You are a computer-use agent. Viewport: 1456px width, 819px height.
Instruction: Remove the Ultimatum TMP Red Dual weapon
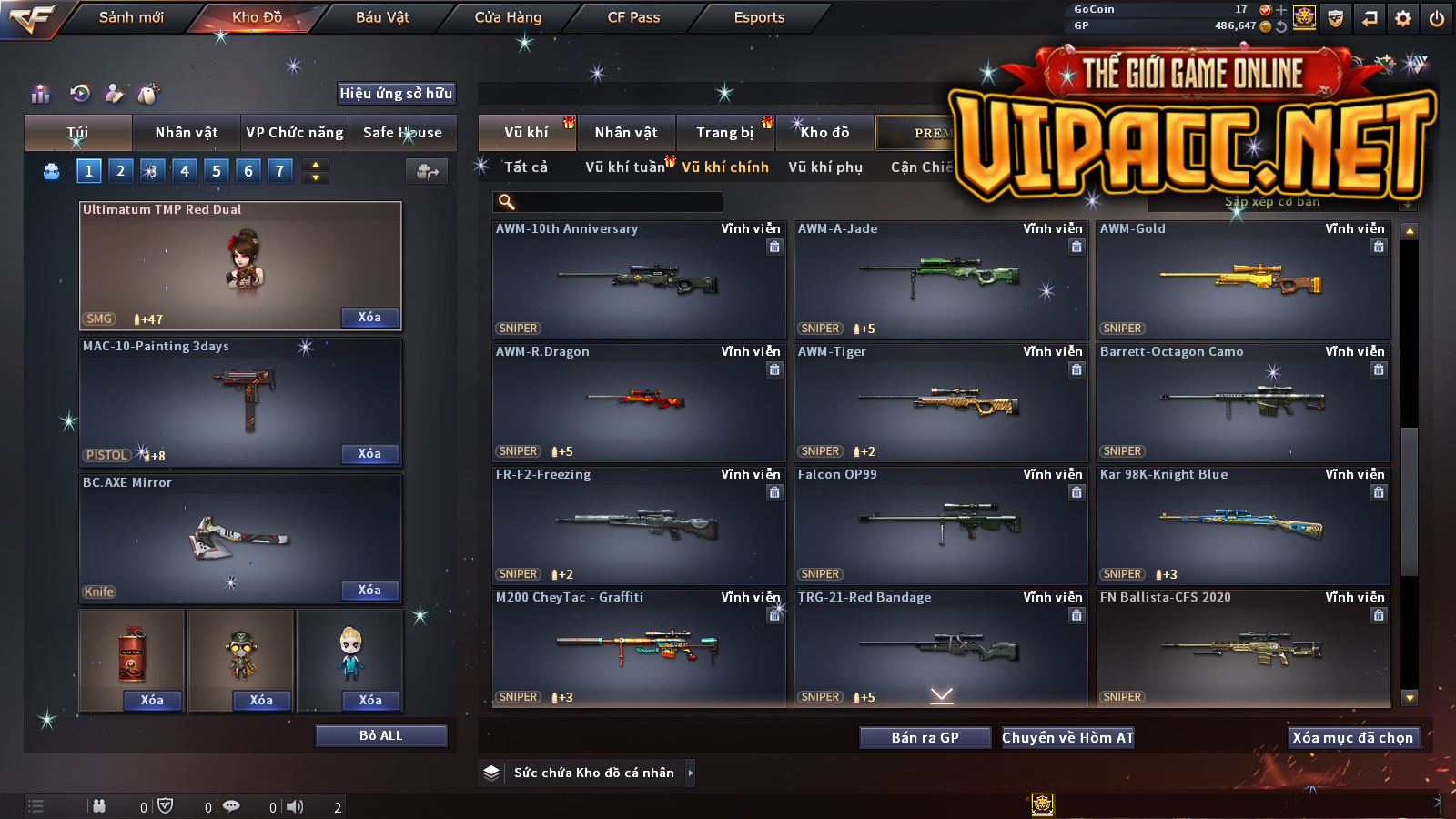tap(369, 318)
